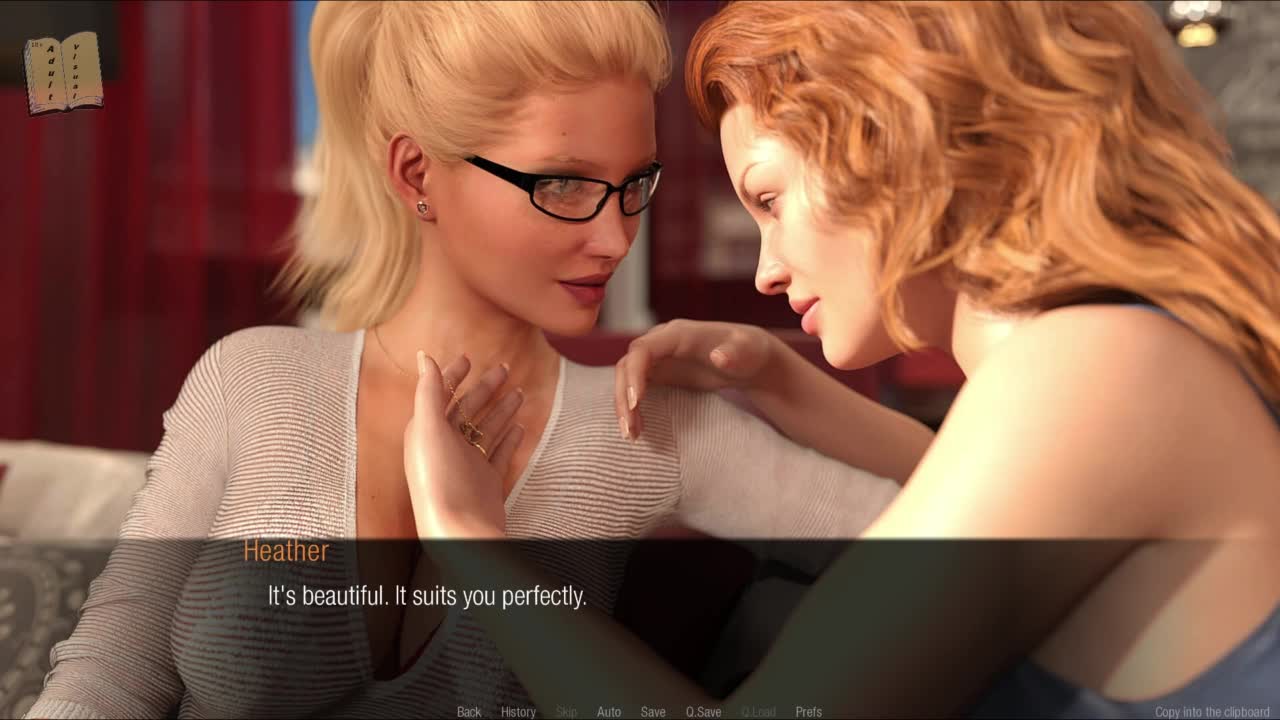
Task: Go Back to the previous dialogue line
Action: pos(469,712)
